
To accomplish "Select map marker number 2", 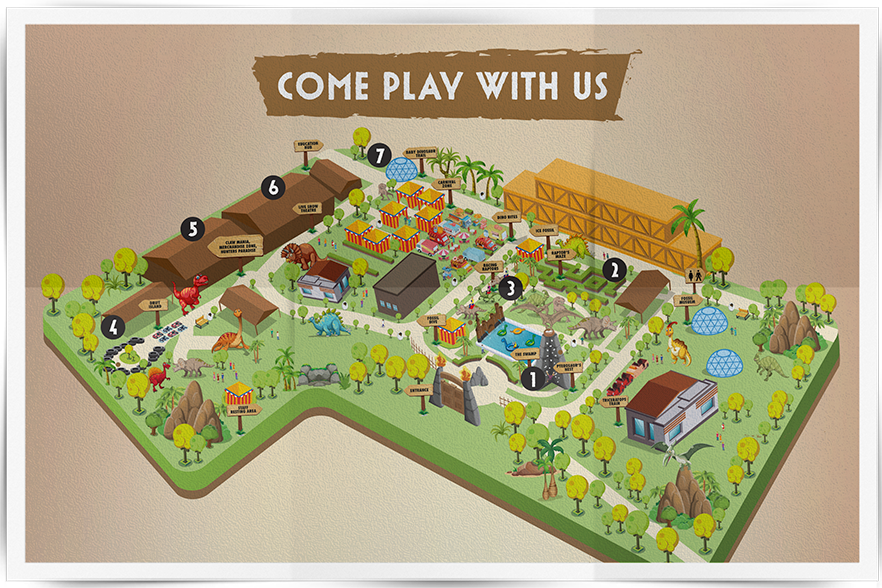I will (x=614, y=268).
